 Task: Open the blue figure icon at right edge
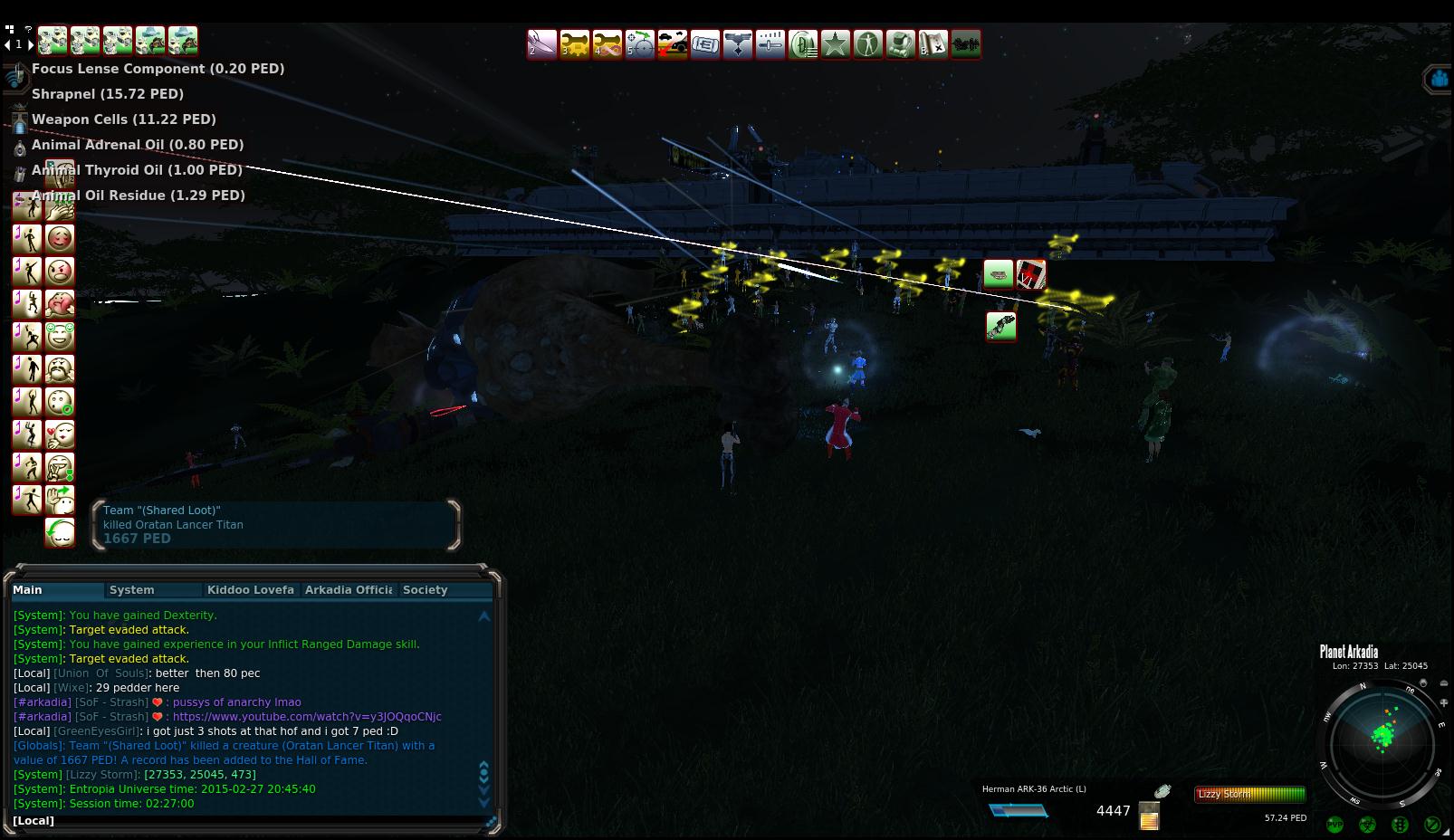tap(1439, 80)
